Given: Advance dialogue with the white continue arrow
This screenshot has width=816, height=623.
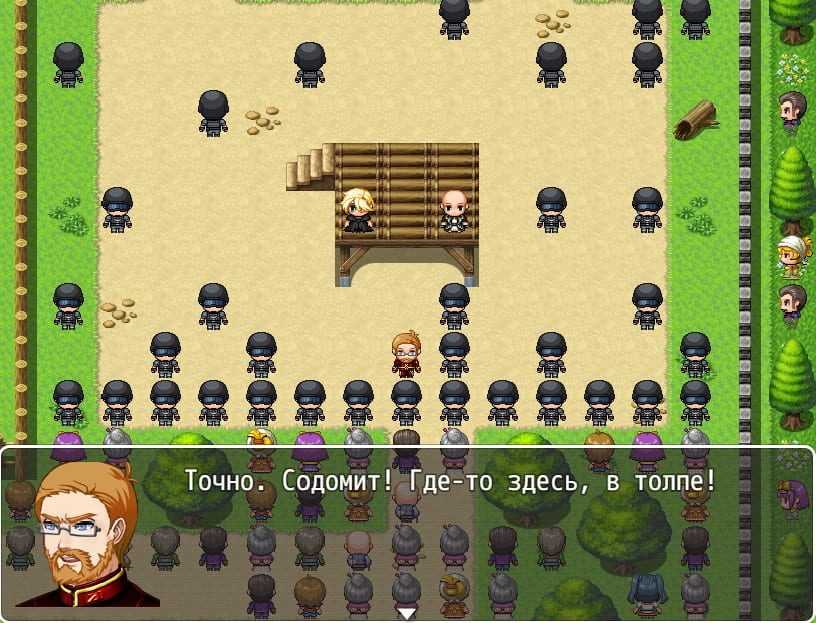Looking at the screenshot, I should (x=406, y=612).
